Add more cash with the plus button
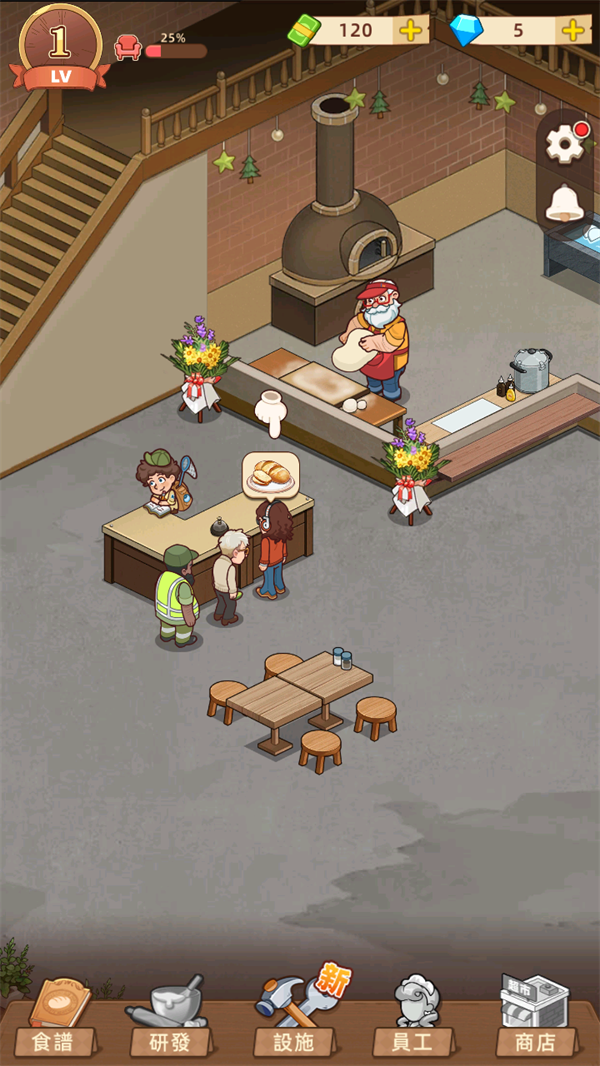Image resolution: width=600 pixels, height=1066 pixels. point(410,30)
